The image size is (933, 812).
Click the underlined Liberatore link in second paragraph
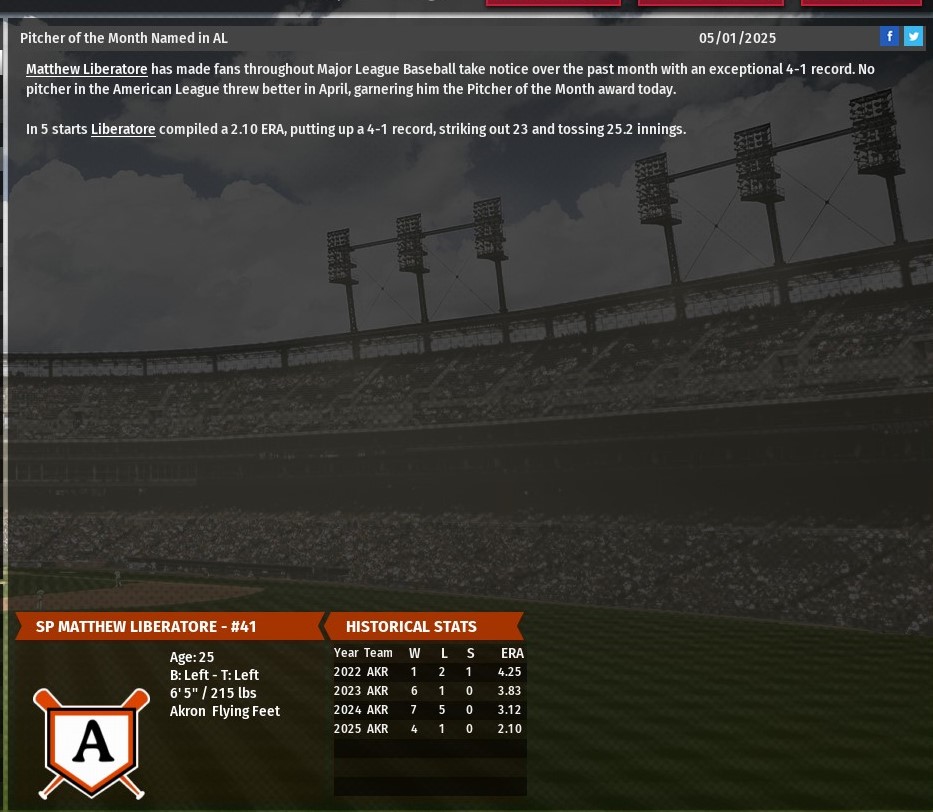123,129
